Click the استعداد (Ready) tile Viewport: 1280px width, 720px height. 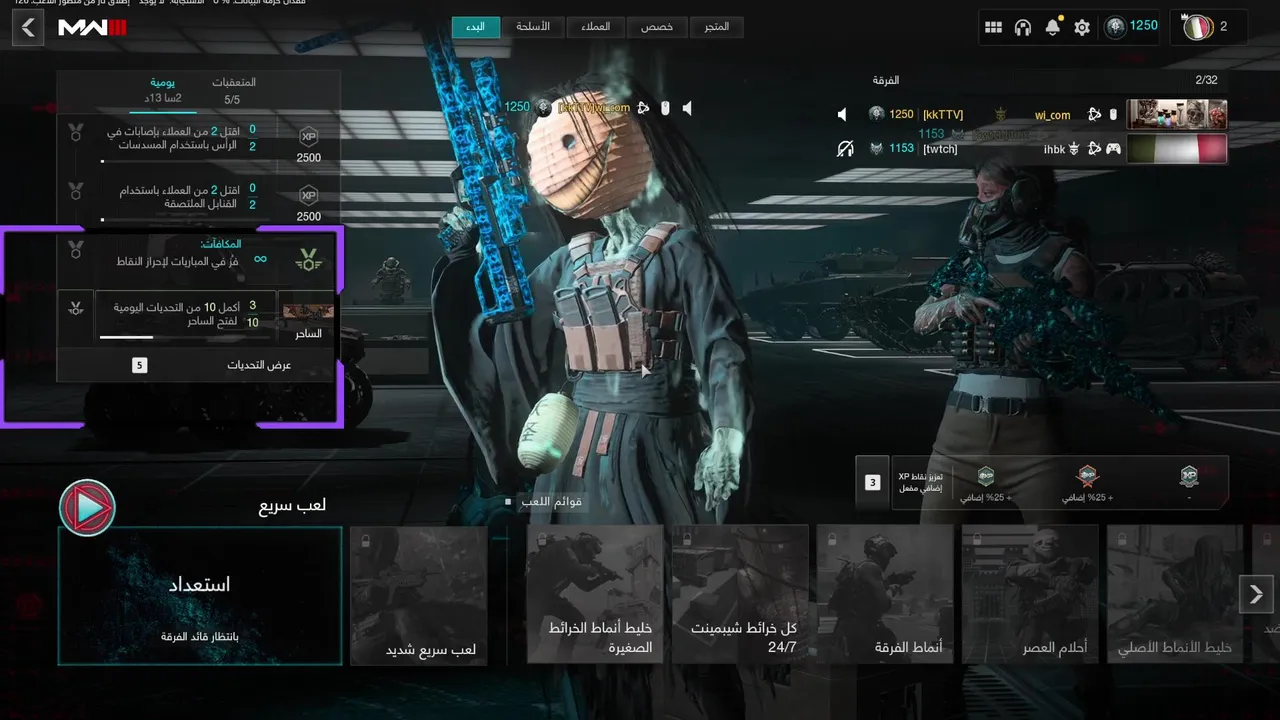pos(200,596)
